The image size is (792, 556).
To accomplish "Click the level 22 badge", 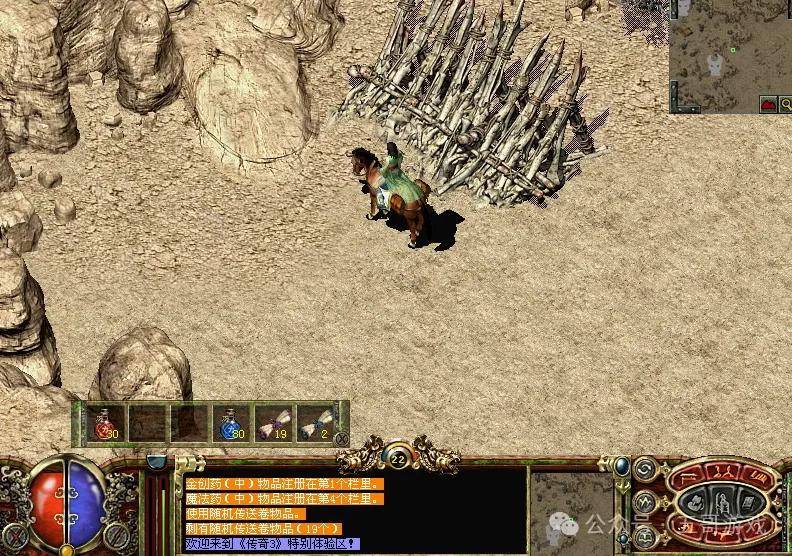I will point(397,460).
